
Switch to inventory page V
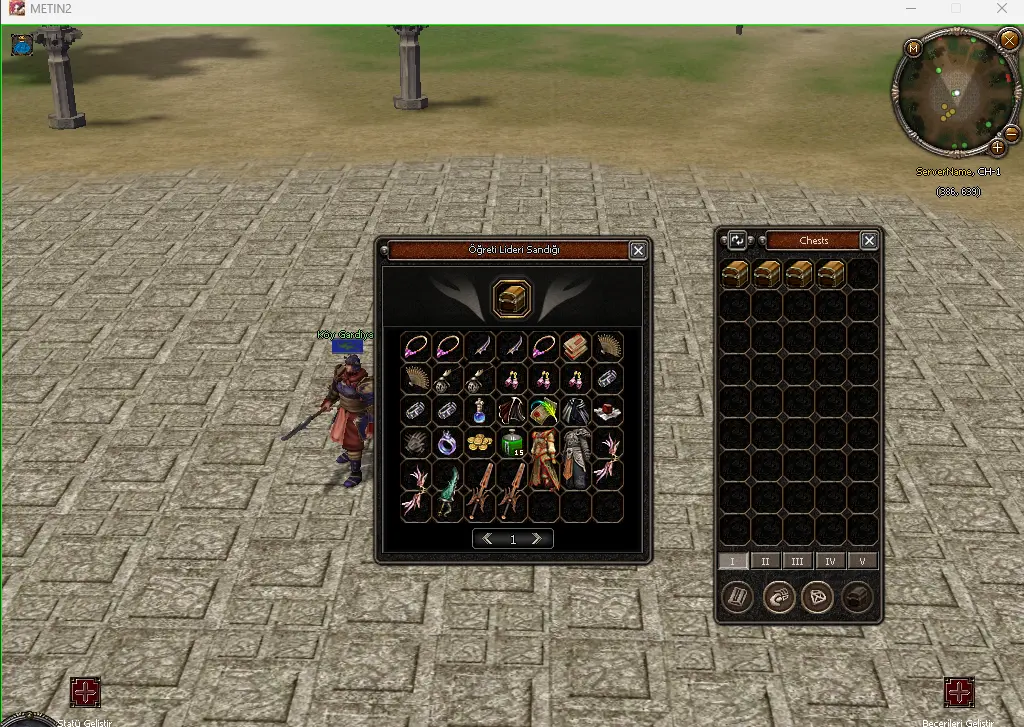pyautogui.click(x=862, y=561)
